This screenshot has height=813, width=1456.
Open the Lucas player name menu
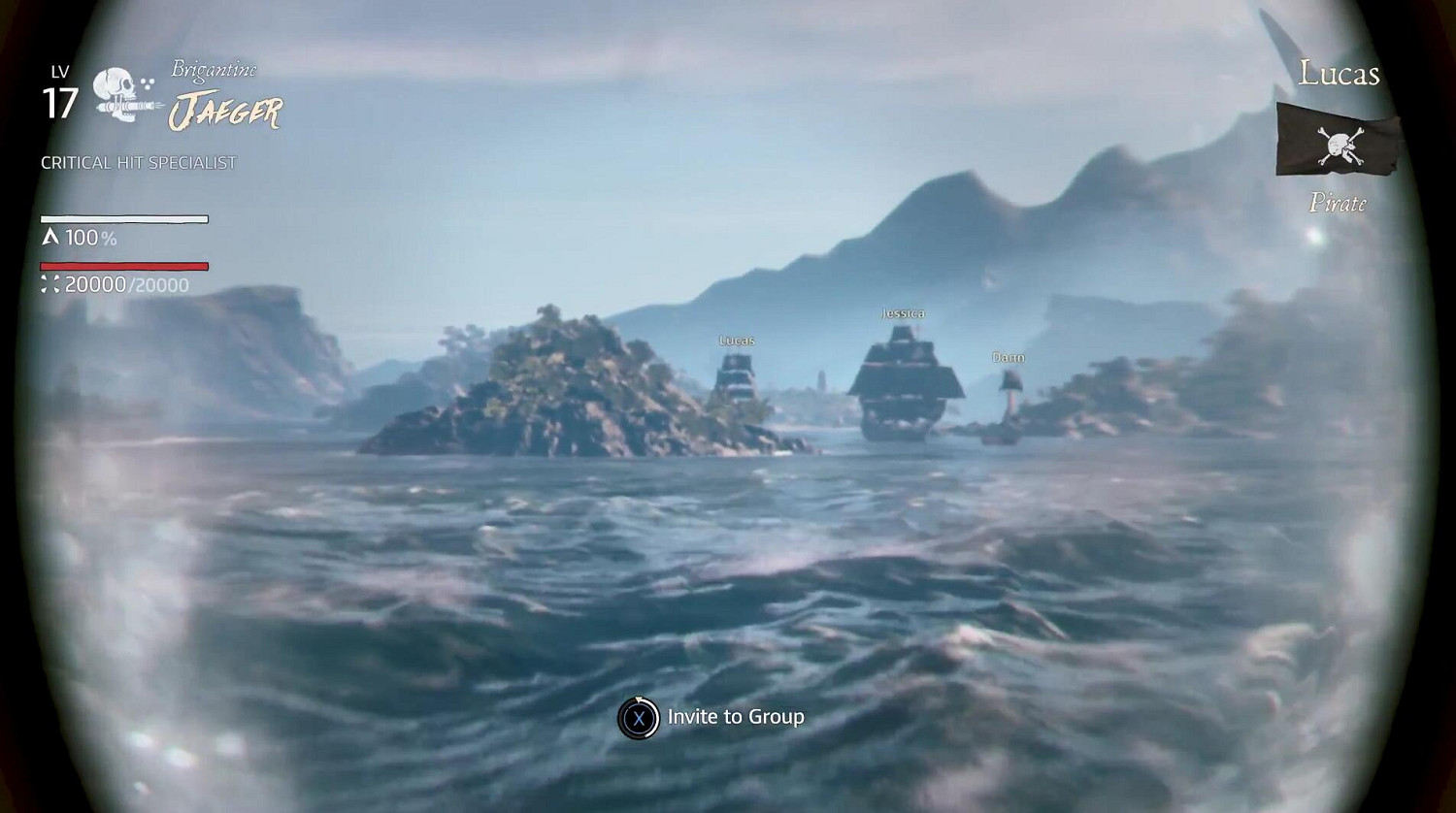point(1340,73)
